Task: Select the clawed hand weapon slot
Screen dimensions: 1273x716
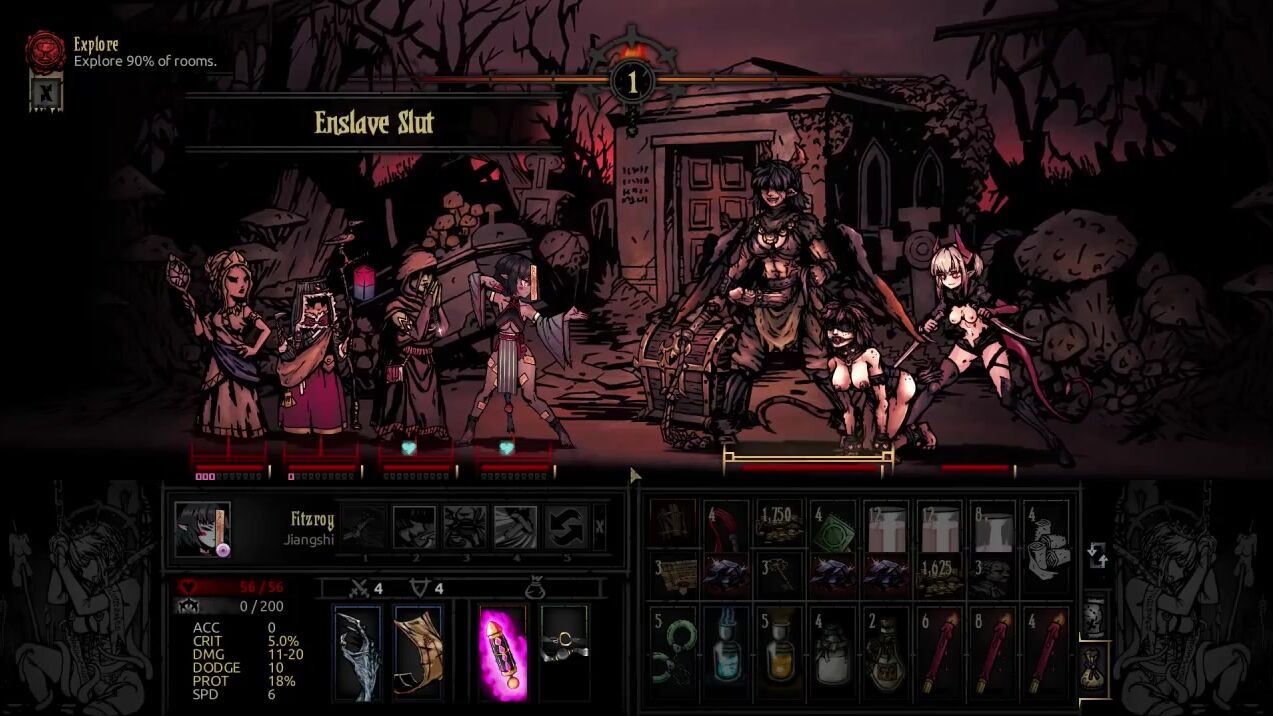Action: pos(357,652)
